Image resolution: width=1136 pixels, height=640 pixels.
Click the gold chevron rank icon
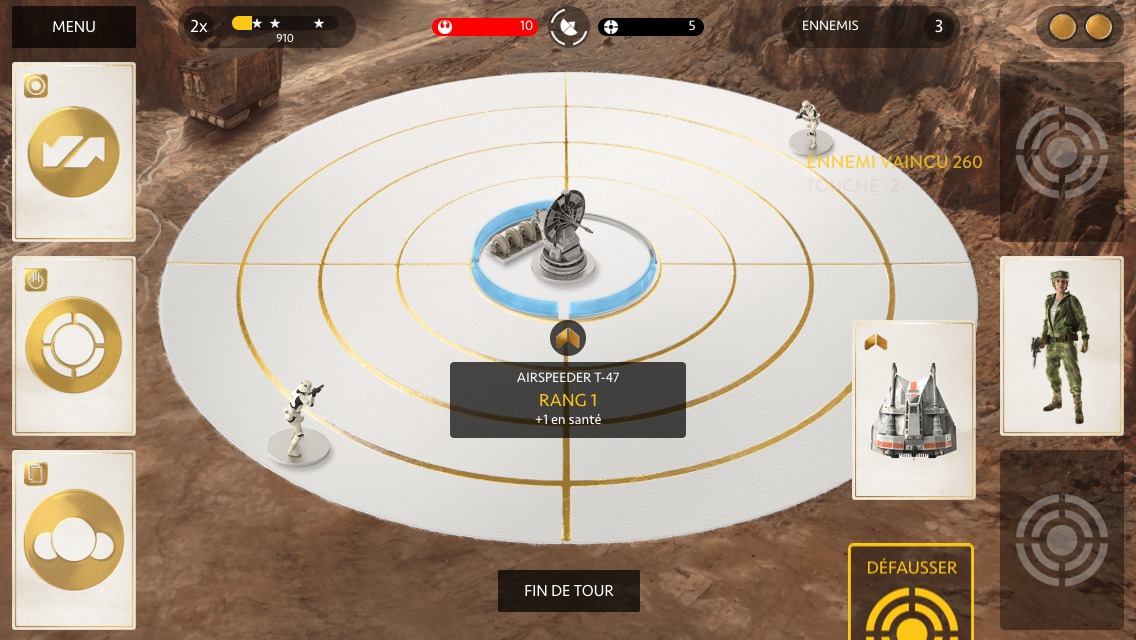[x=567, y=340]
